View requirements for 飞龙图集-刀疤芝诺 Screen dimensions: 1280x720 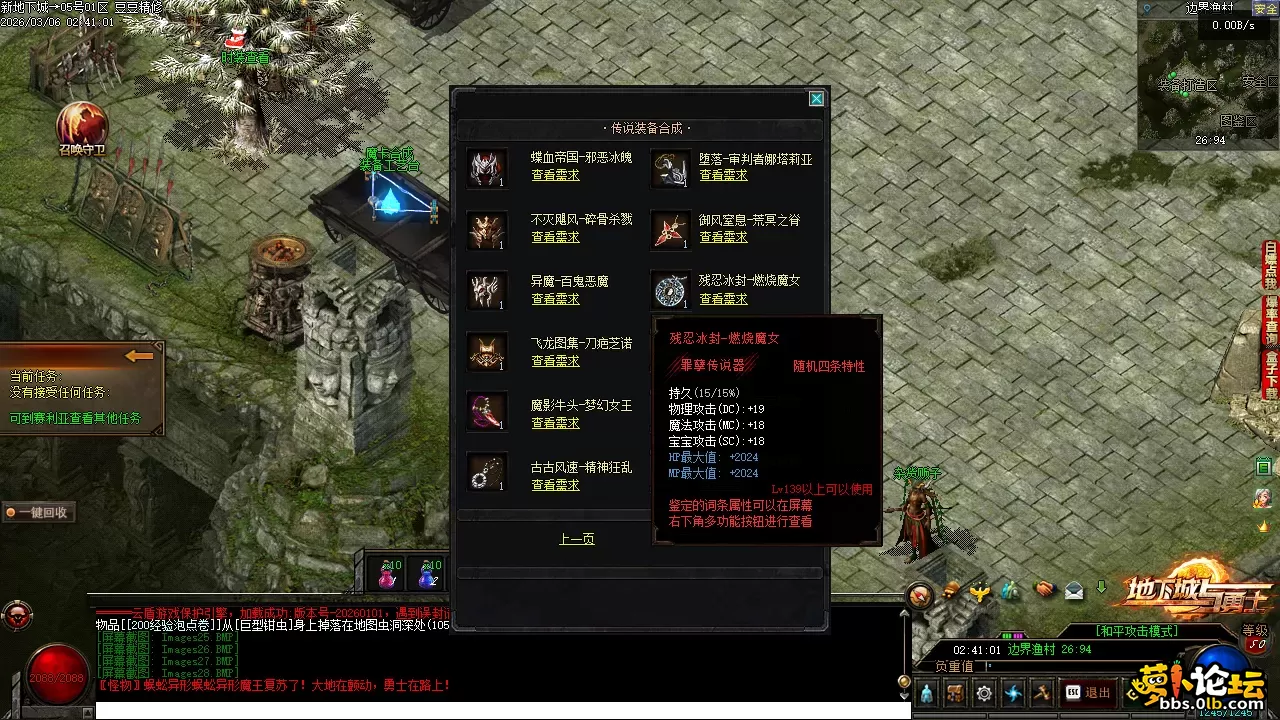coord(555,361)
